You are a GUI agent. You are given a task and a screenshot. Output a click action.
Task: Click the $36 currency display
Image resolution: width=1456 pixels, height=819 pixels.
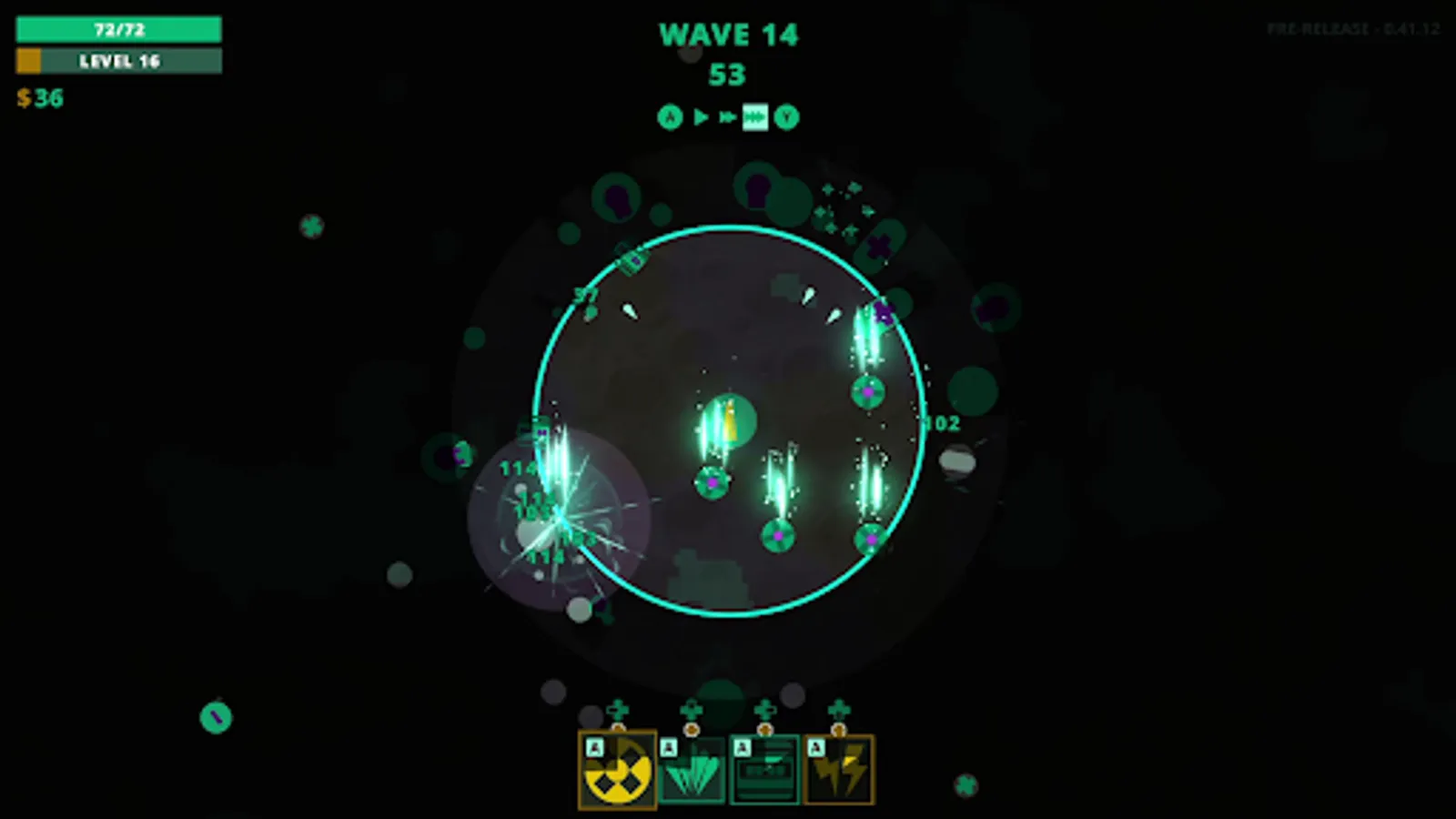[x=40, y=98]
